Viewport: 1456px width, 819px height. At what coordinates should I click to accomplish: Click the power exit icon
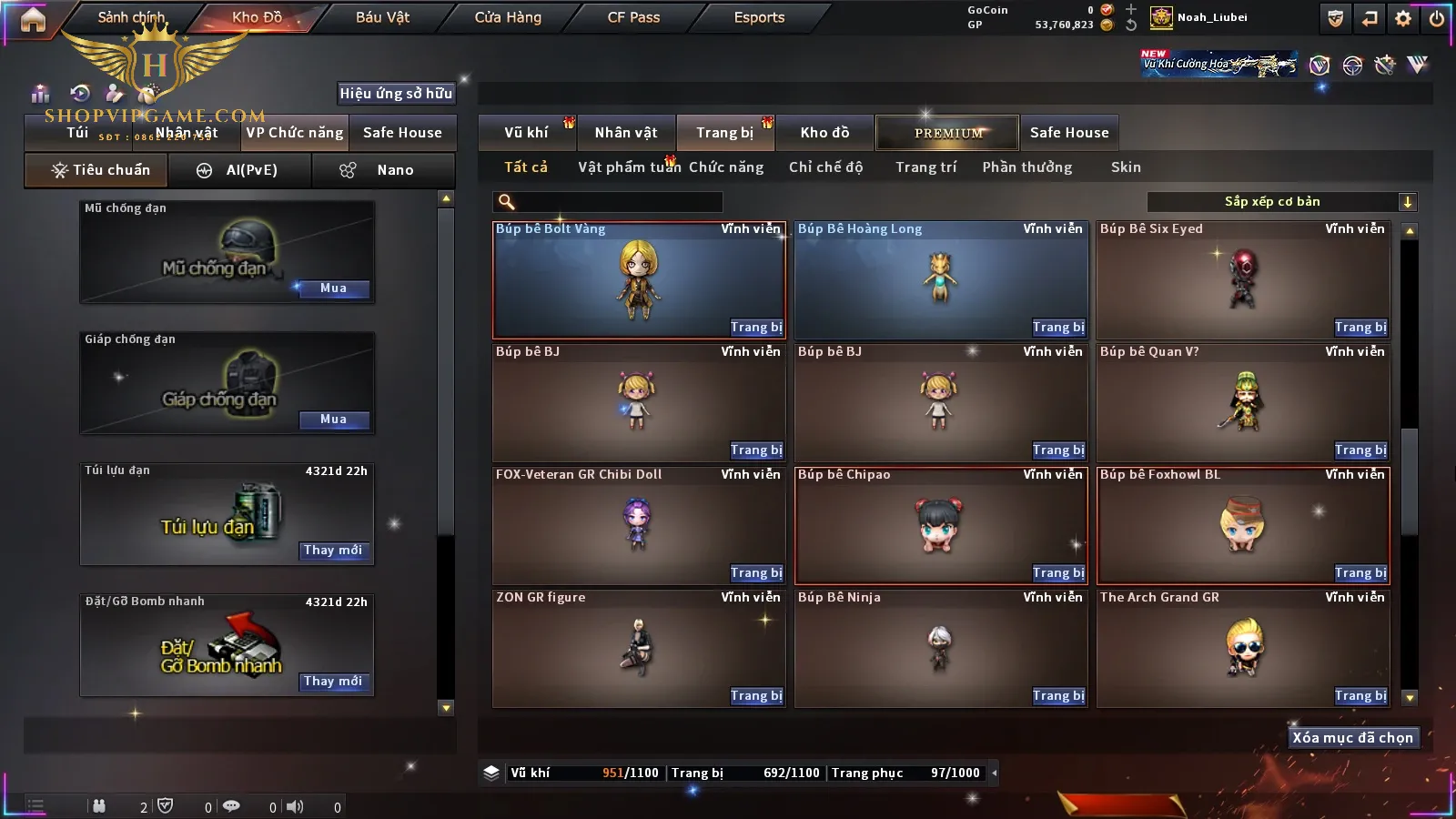pyautogui.click(x=1437, y=18)
